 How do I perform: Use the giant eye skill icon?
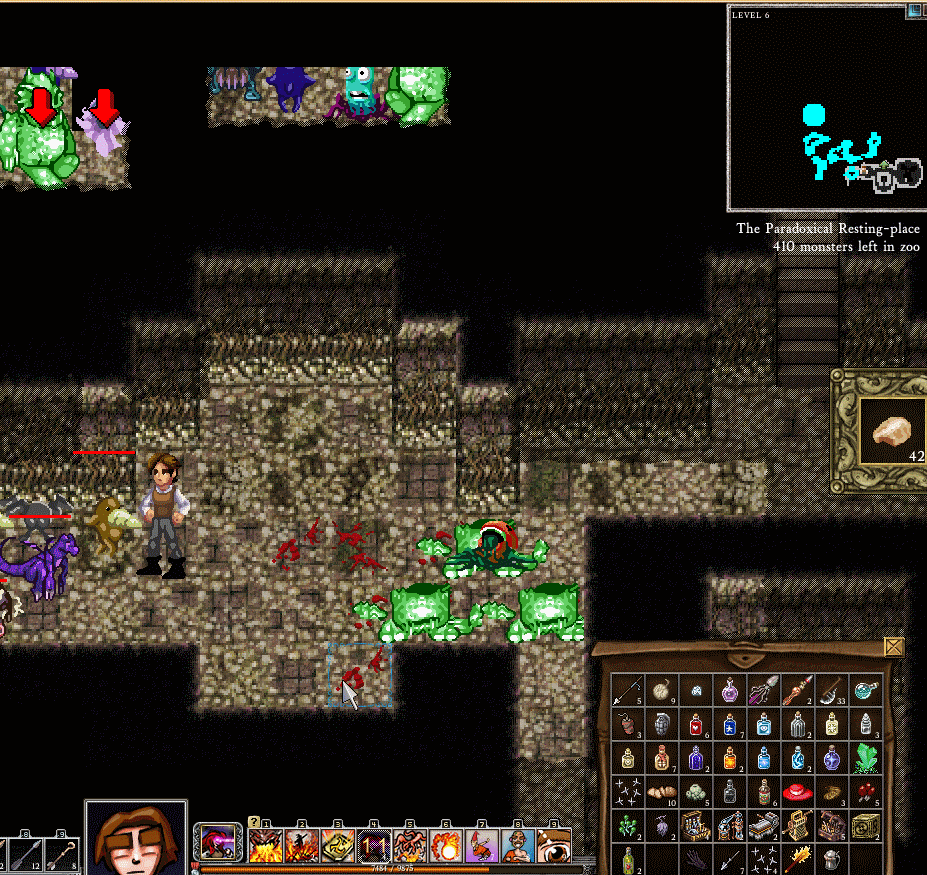point(553,846)
